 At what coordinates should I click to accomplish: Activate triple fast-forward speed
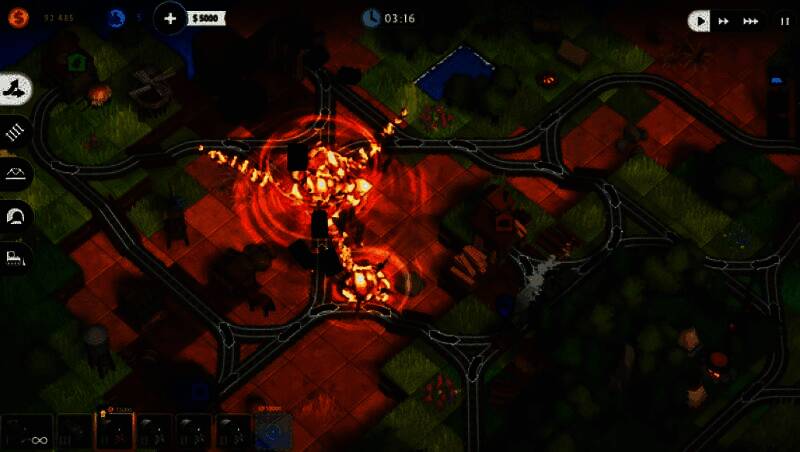(749, 20)
